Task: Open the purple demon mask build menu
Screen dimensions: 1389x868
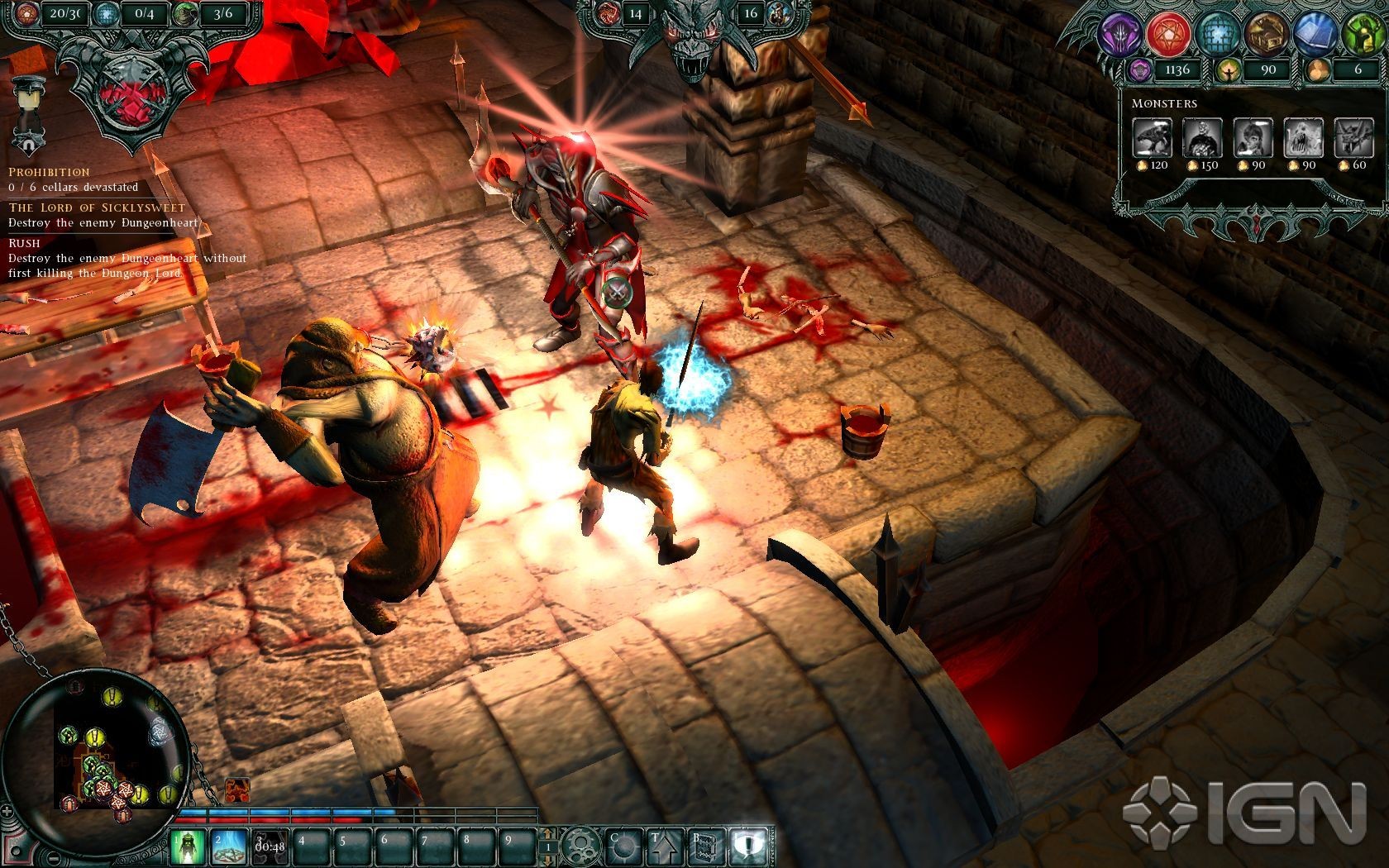Action: [x=1121, y=34]
